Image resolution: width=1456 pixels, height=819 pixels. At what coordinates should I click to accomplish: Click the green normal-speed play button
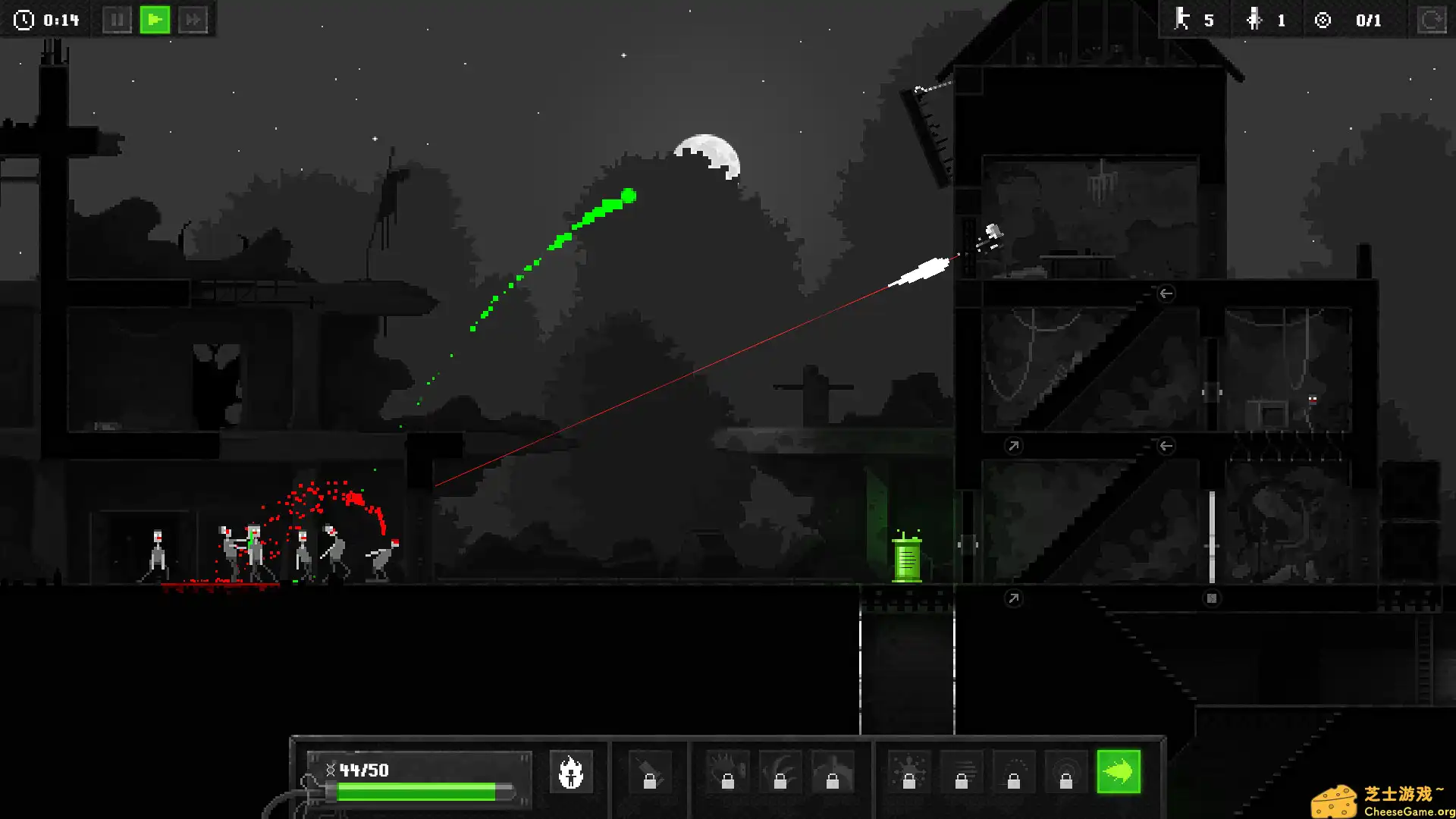tap(155, 20)
